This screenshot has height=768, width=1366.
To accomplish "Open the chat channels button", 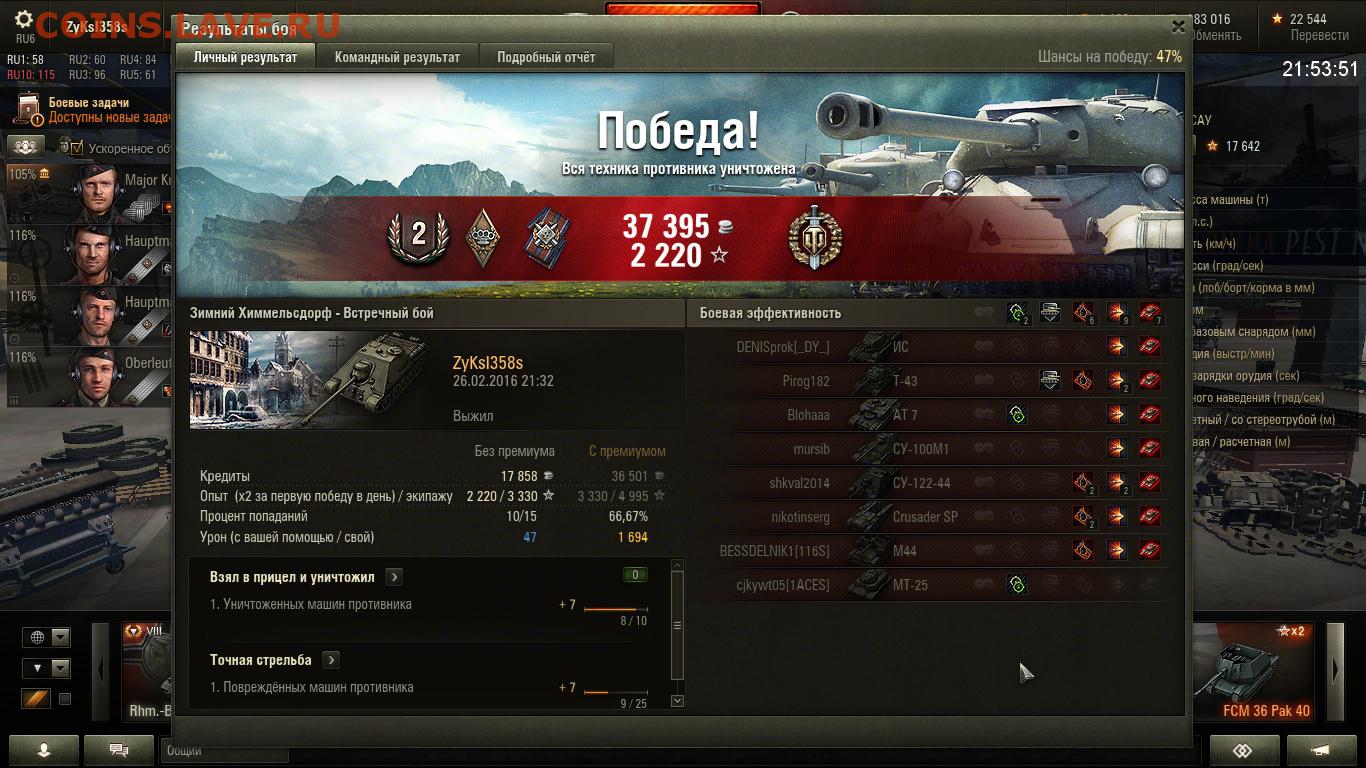I will pos(119,750).
